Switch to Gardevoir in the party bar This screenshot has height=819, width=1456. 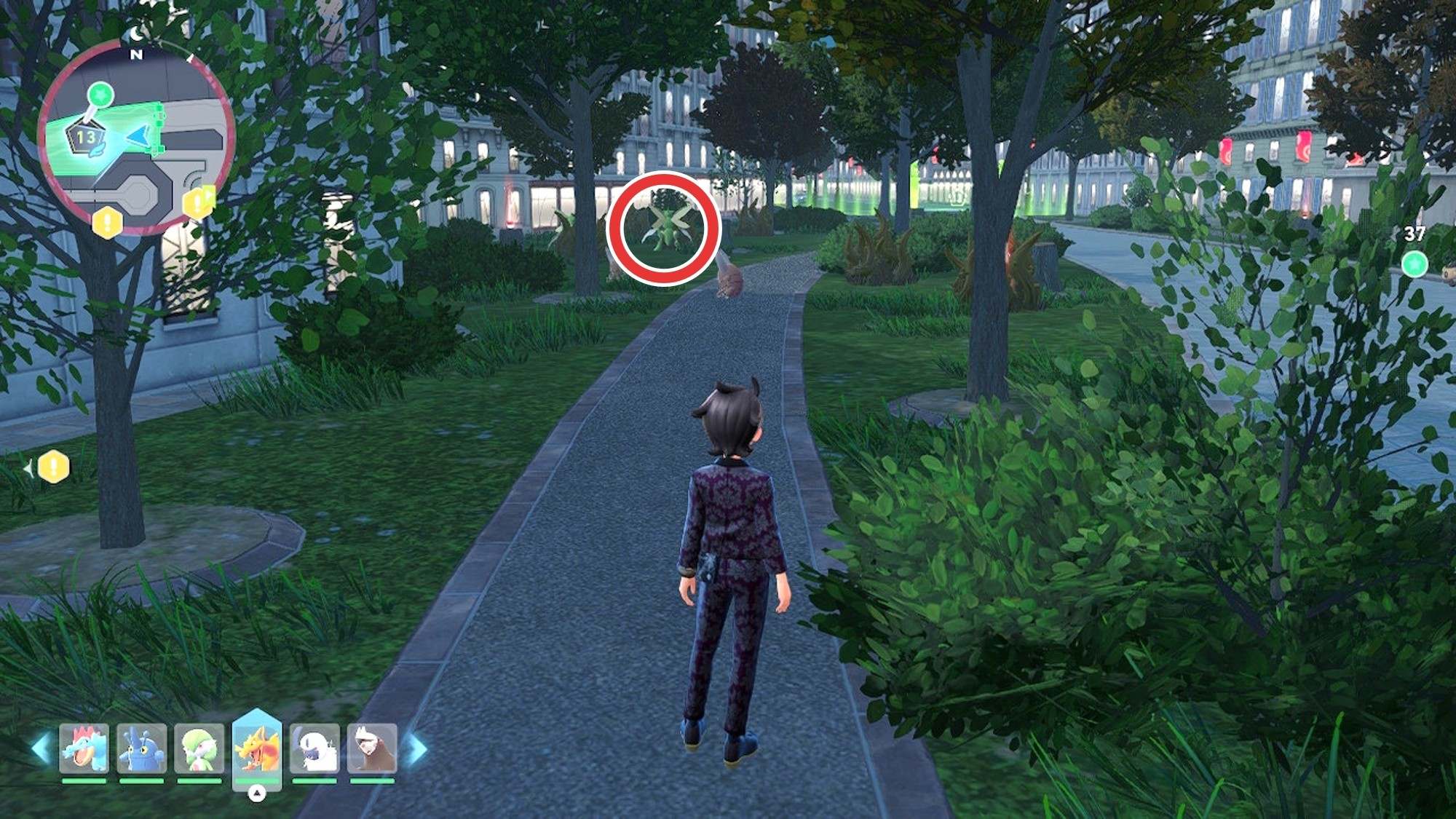(x=199, y=748)
